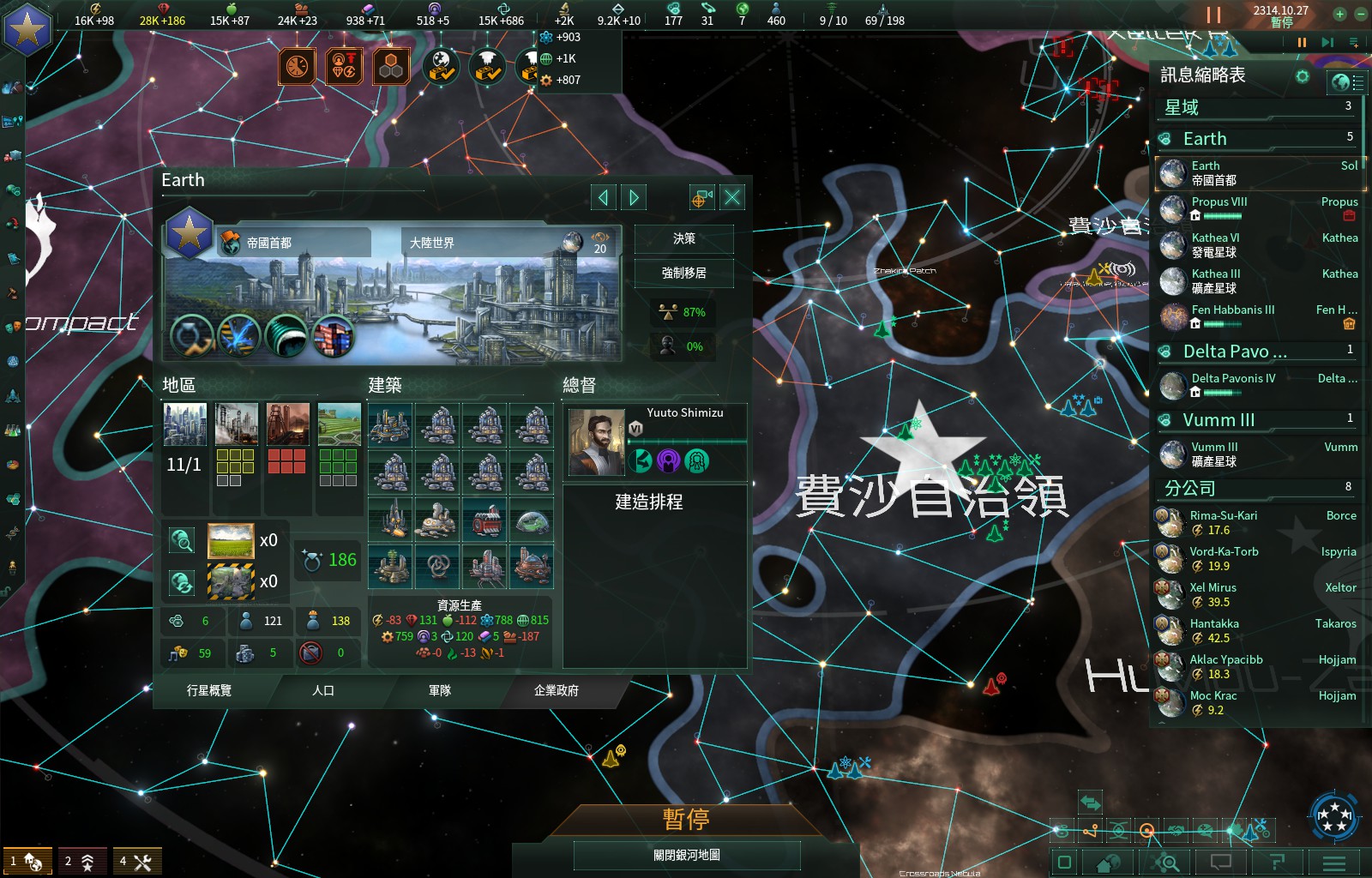Show the 行星概覽 planet overview tab
Image resolution: width=1372 pixels, height=878 pixels.
coord(209,690)
